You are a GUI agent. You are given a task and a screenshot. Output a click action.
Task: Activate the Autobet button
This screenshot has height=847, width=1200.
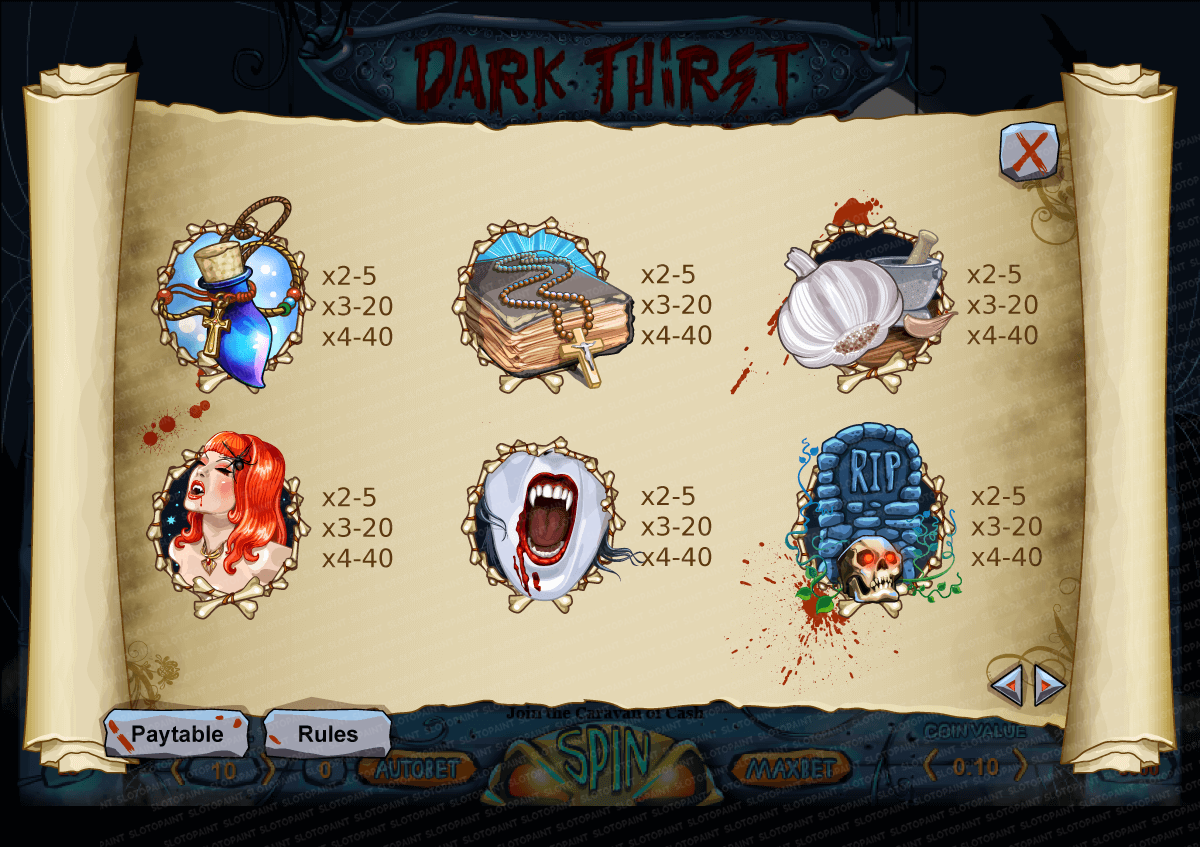[x=416, y=768]
